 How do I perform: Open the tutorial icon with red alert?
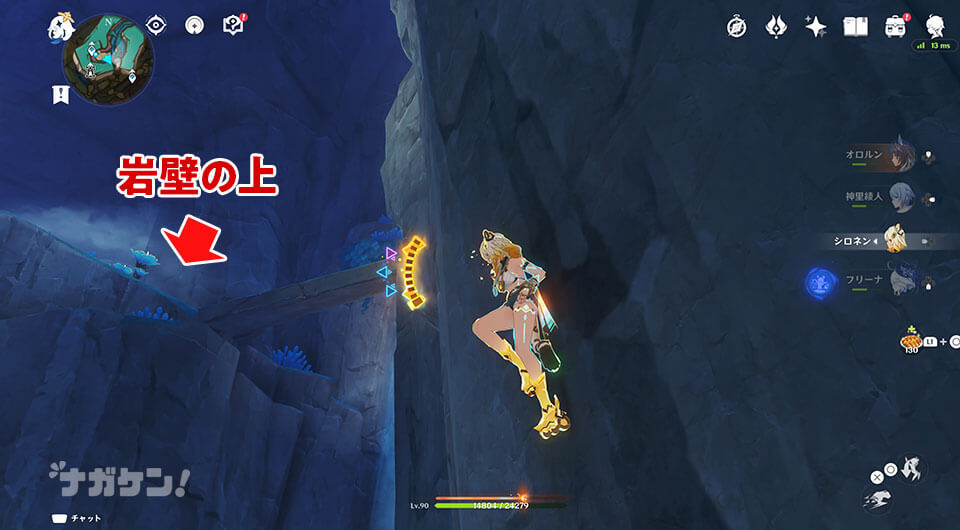point(234,25)
